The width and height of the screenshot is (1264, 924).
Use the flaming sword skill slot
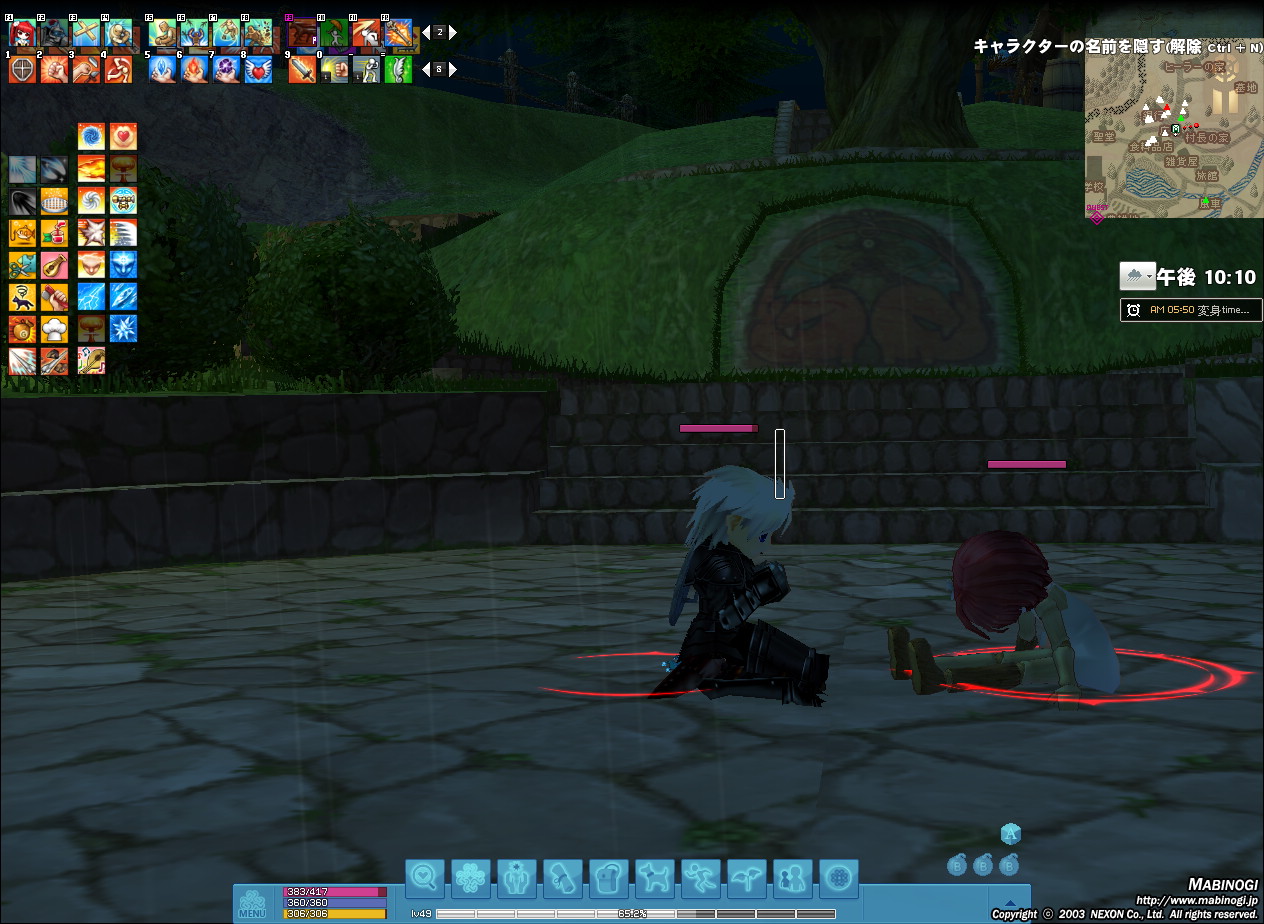point(302,69)
